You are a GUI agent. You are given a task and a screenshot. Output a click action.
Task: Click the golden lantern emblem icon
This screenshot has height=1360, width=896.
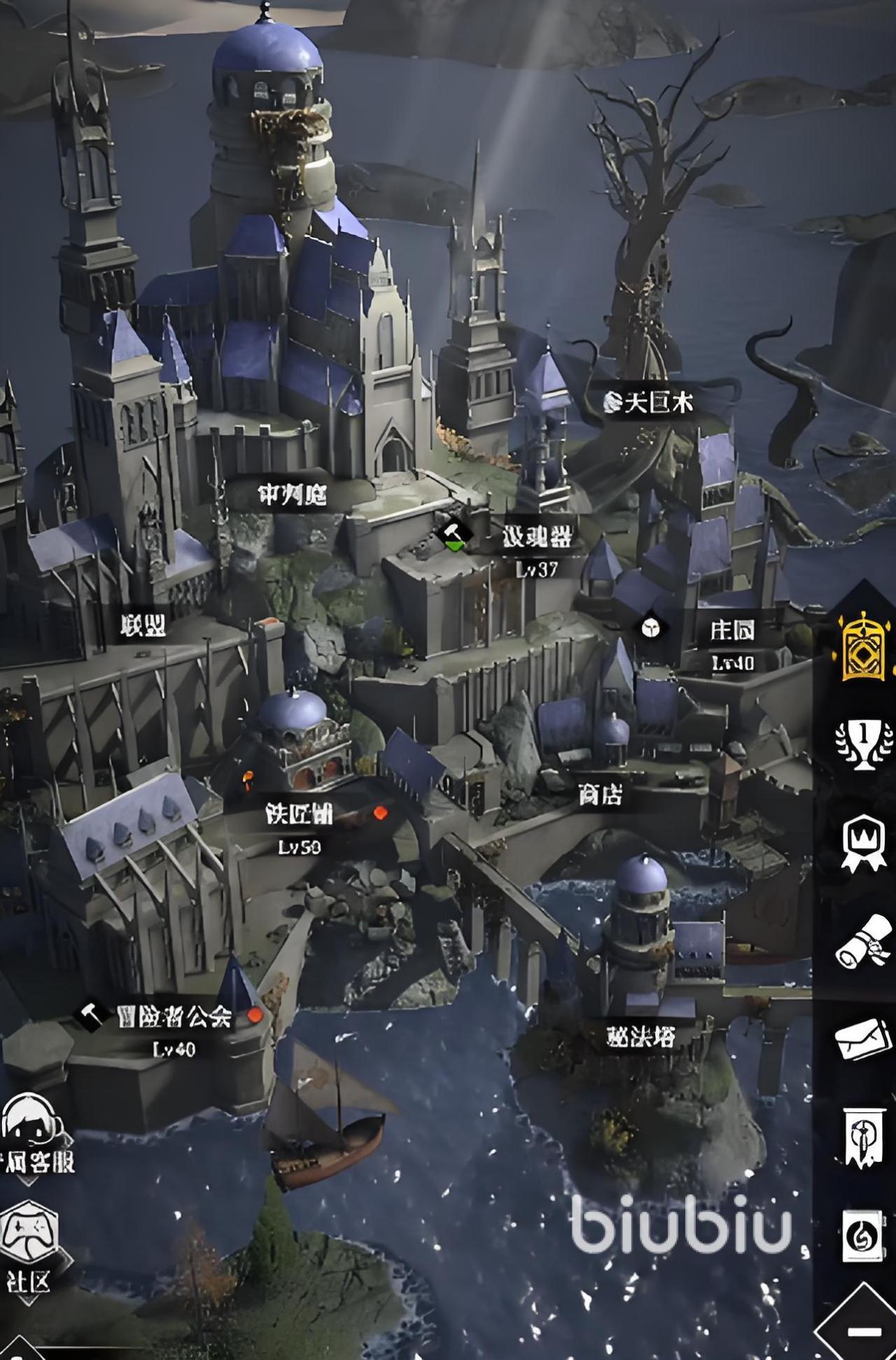[x=863, y=646]
